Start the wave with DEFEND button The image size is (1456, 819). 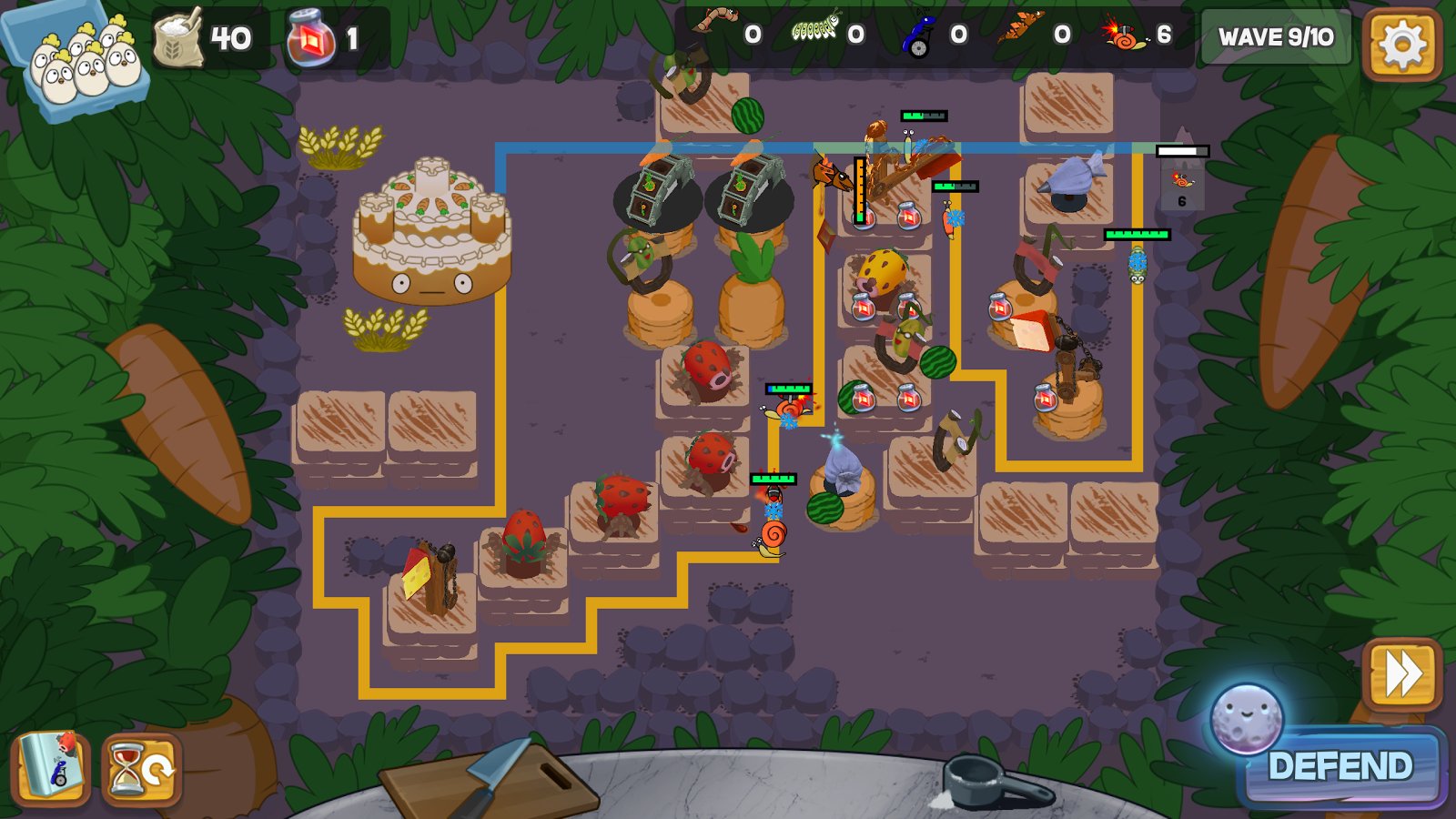[x=1340, y=766]
